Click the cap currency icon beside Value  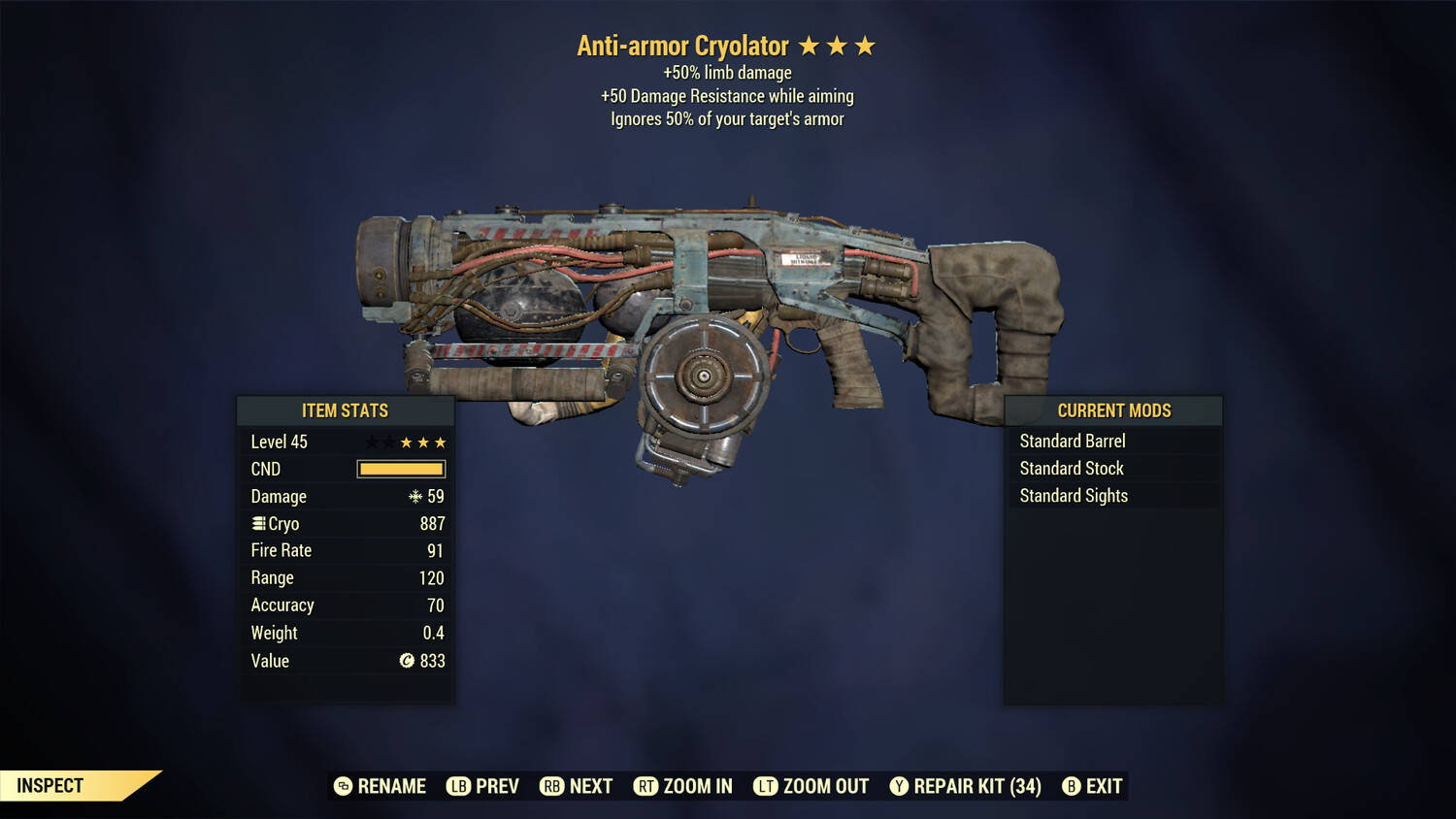(408, 661)
